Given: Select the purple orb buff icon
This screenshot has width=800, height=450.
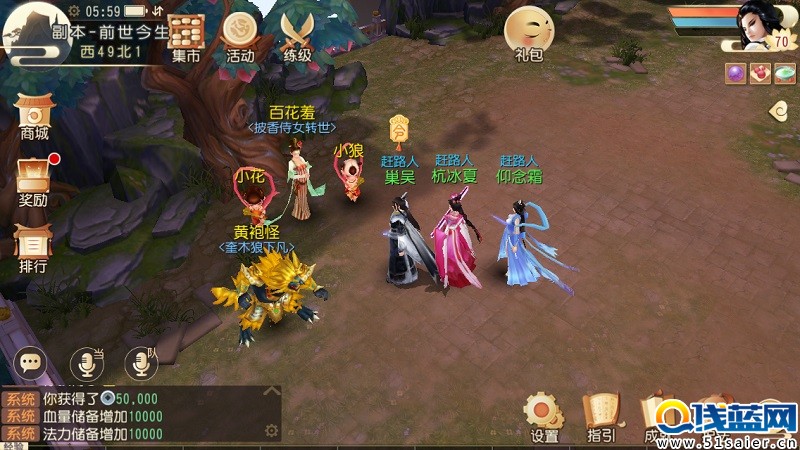Looking at the screenshot, I should [735, 72].
